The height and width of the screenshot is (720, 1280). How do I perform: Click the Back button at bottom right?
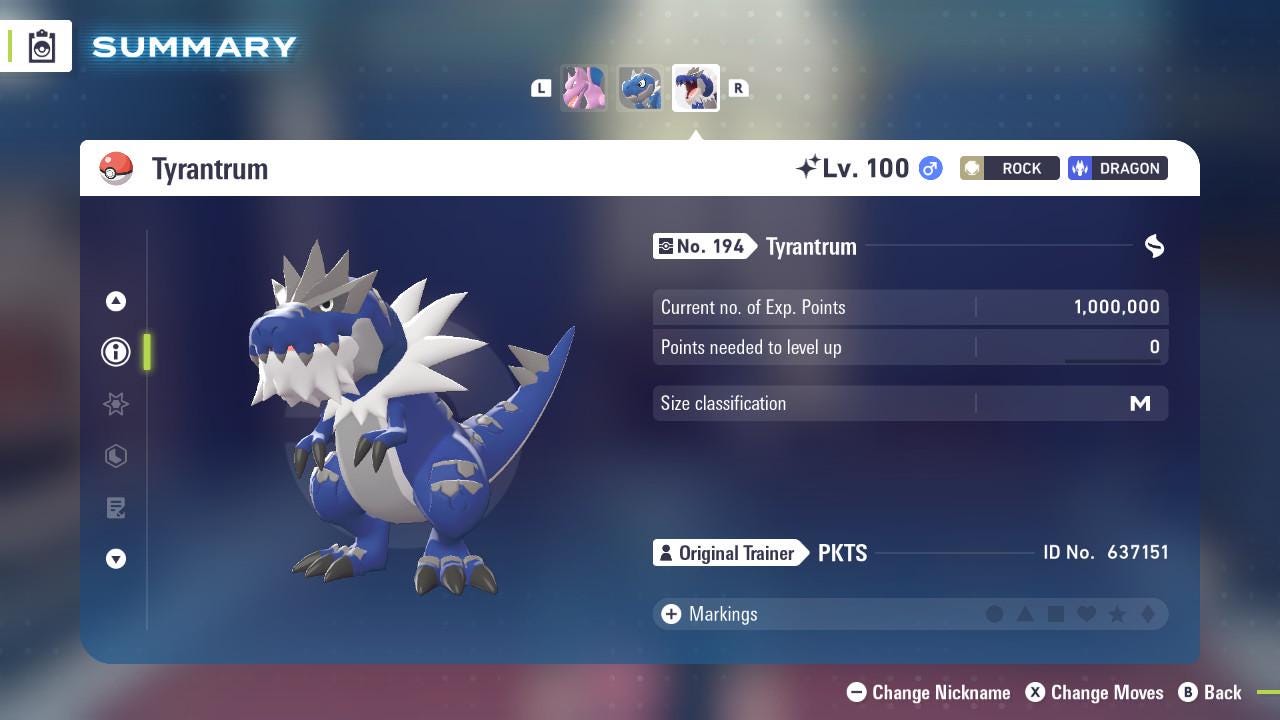tap(1212, 692)
